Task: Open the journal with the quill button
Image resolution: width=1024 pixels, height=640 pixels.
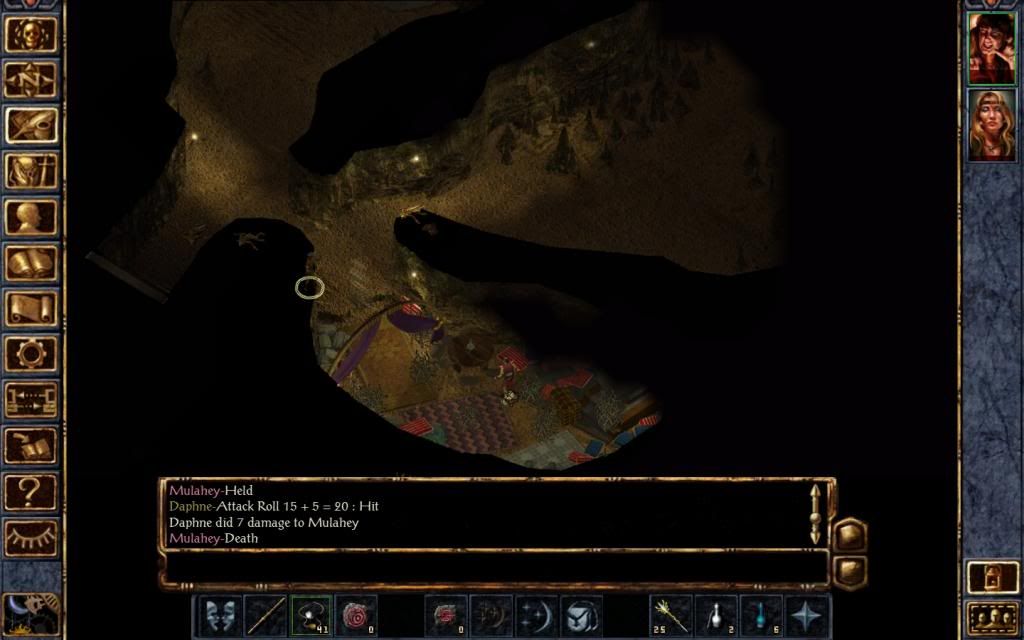Action: [x=31, y=124]
